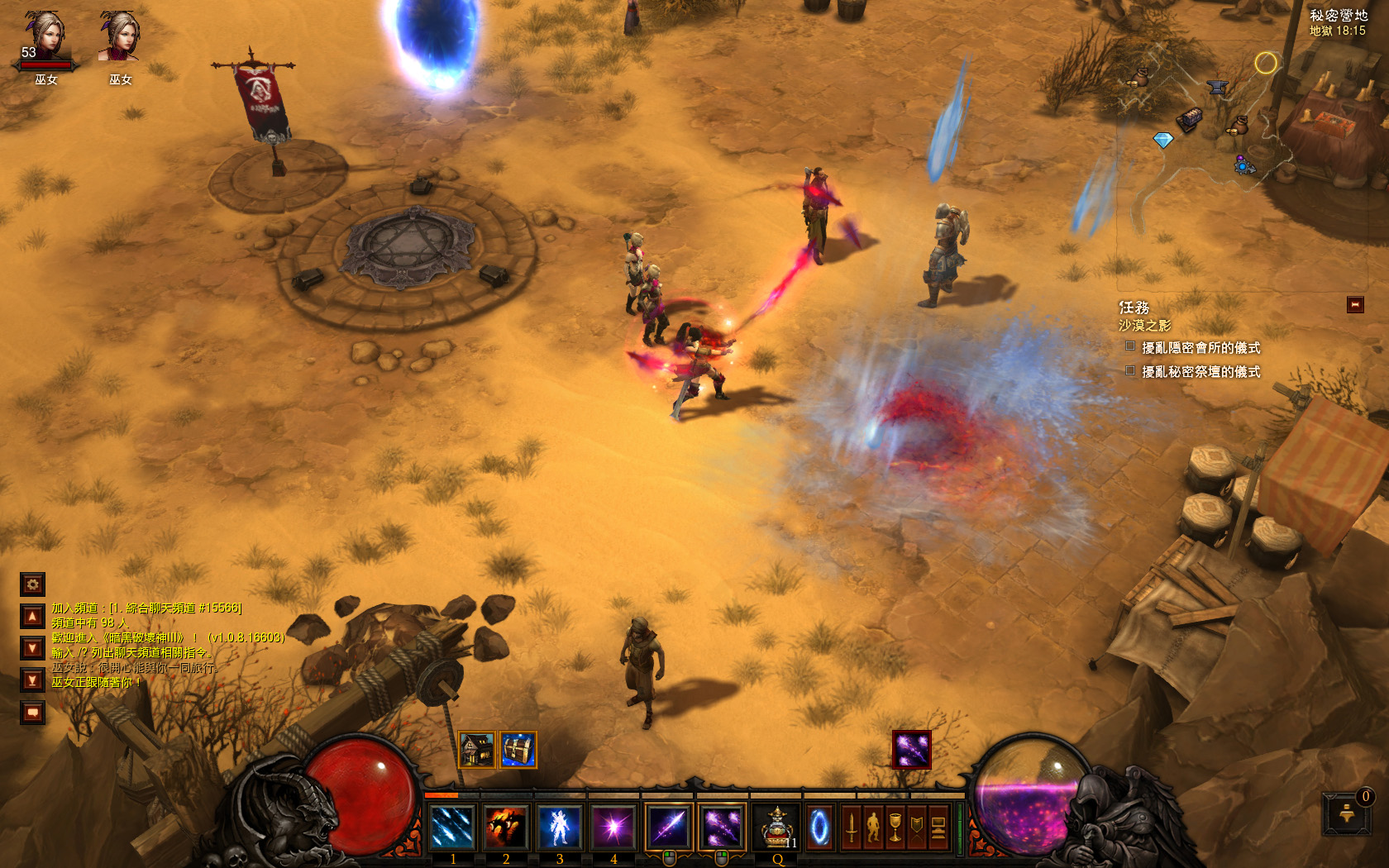Open the golden goblet menu button
This screenshot has width=1389, height=868.
pyautogui.click(x=895, y=826)
